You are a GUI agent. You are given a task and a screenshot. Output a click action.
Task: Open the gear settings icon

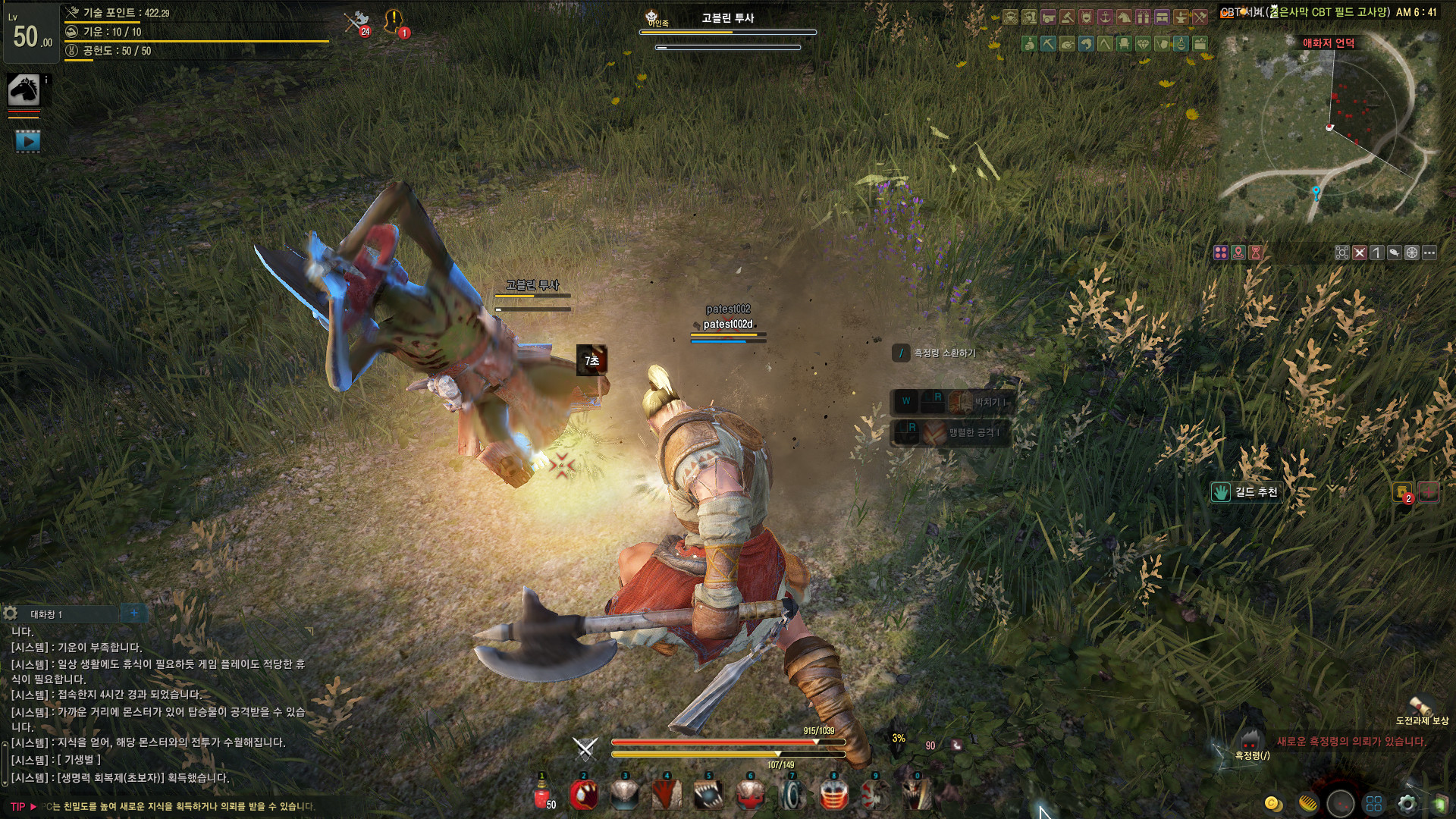[x=1407, y=803]
